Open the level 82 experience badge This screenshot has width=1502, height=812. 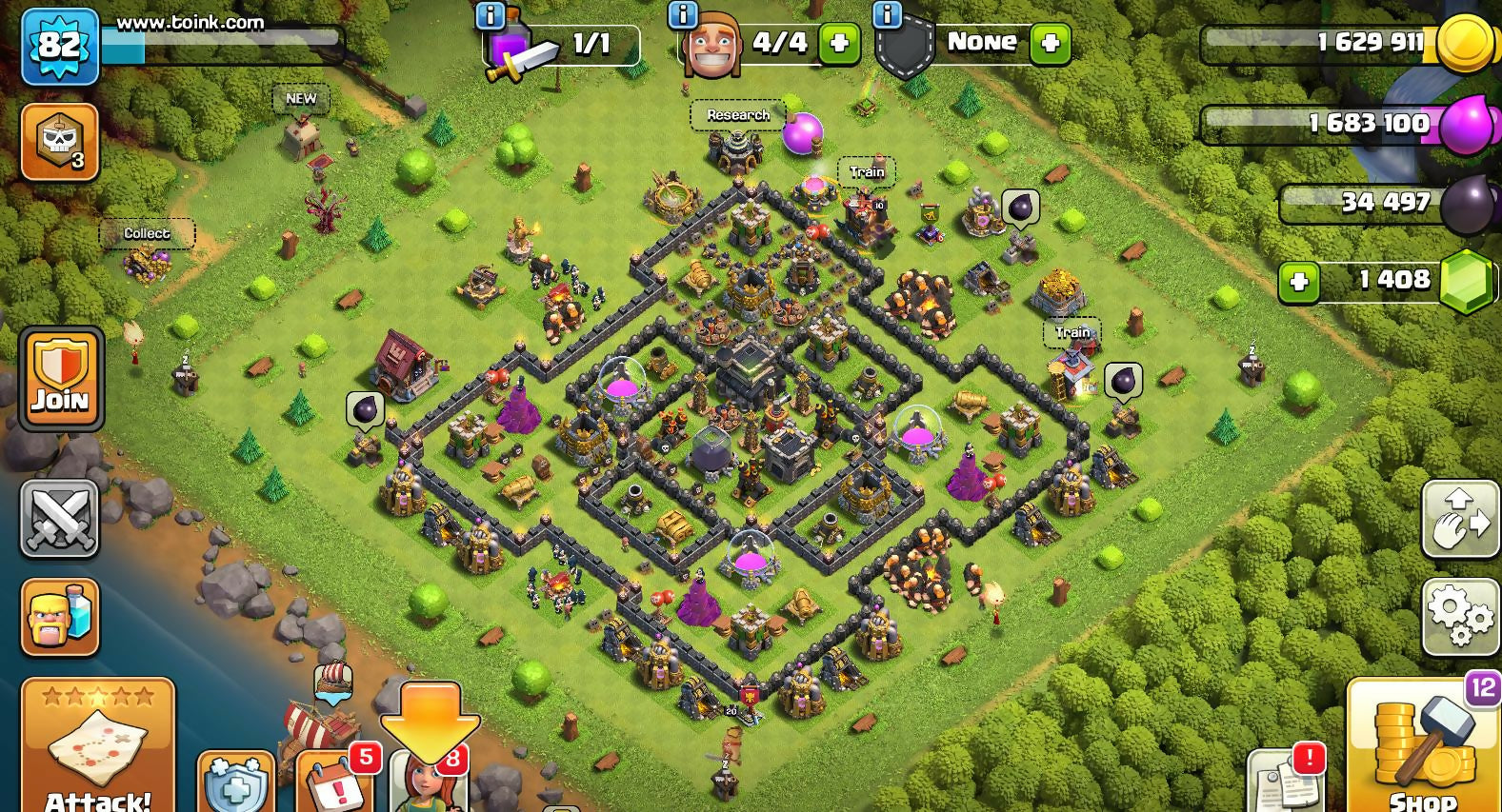click(x=59, y=46)
